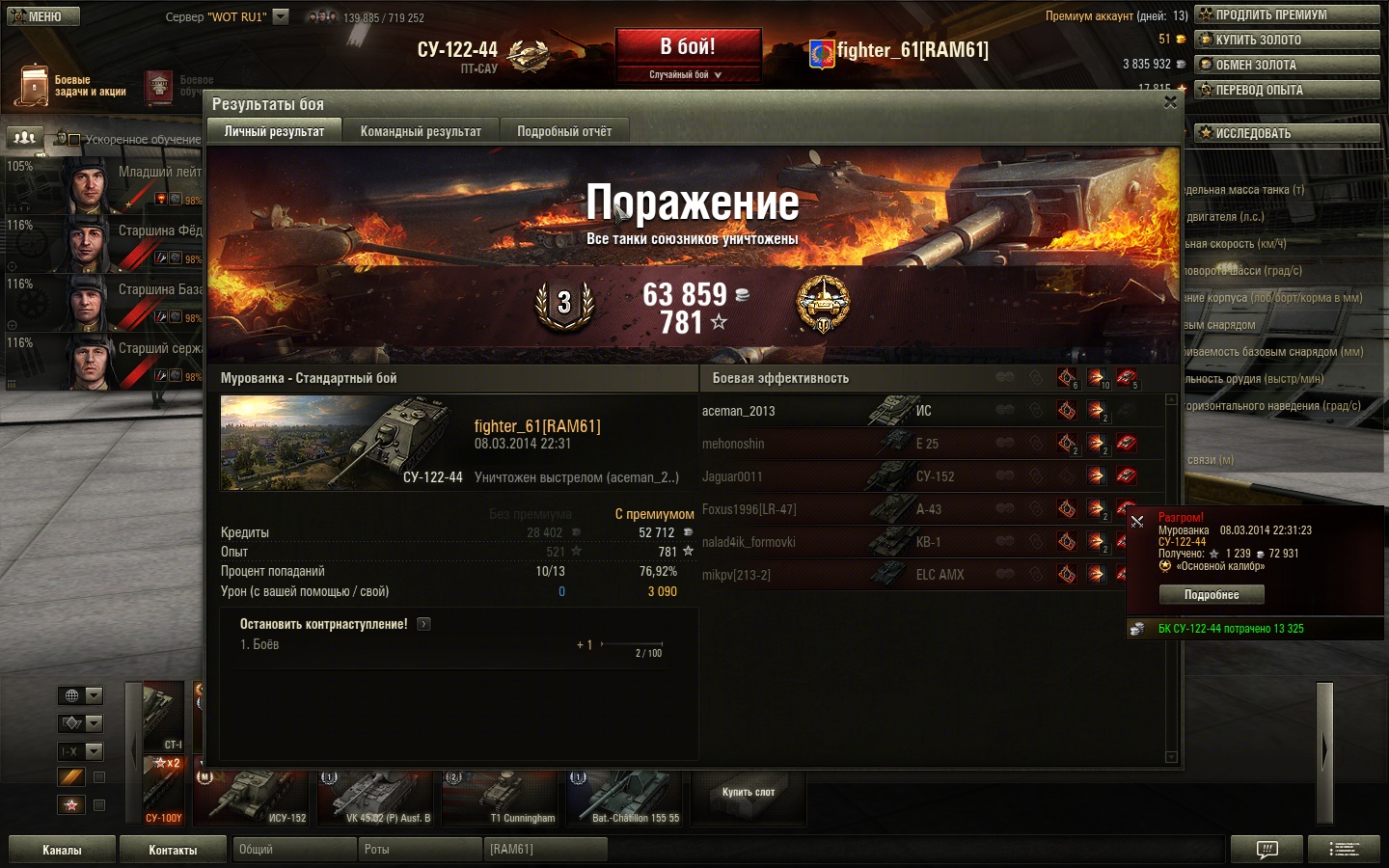Select the Личный результат tab
Viewport: 1389px width, 868px height.
274,131
